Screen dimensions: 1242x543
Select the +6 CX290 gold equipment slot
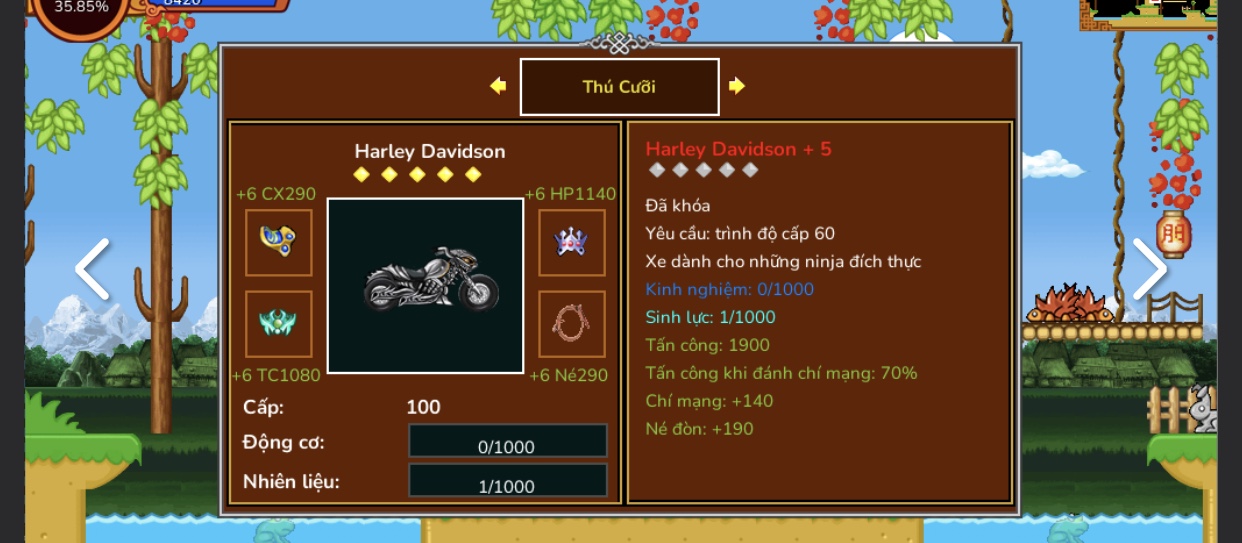click(279, 243)
